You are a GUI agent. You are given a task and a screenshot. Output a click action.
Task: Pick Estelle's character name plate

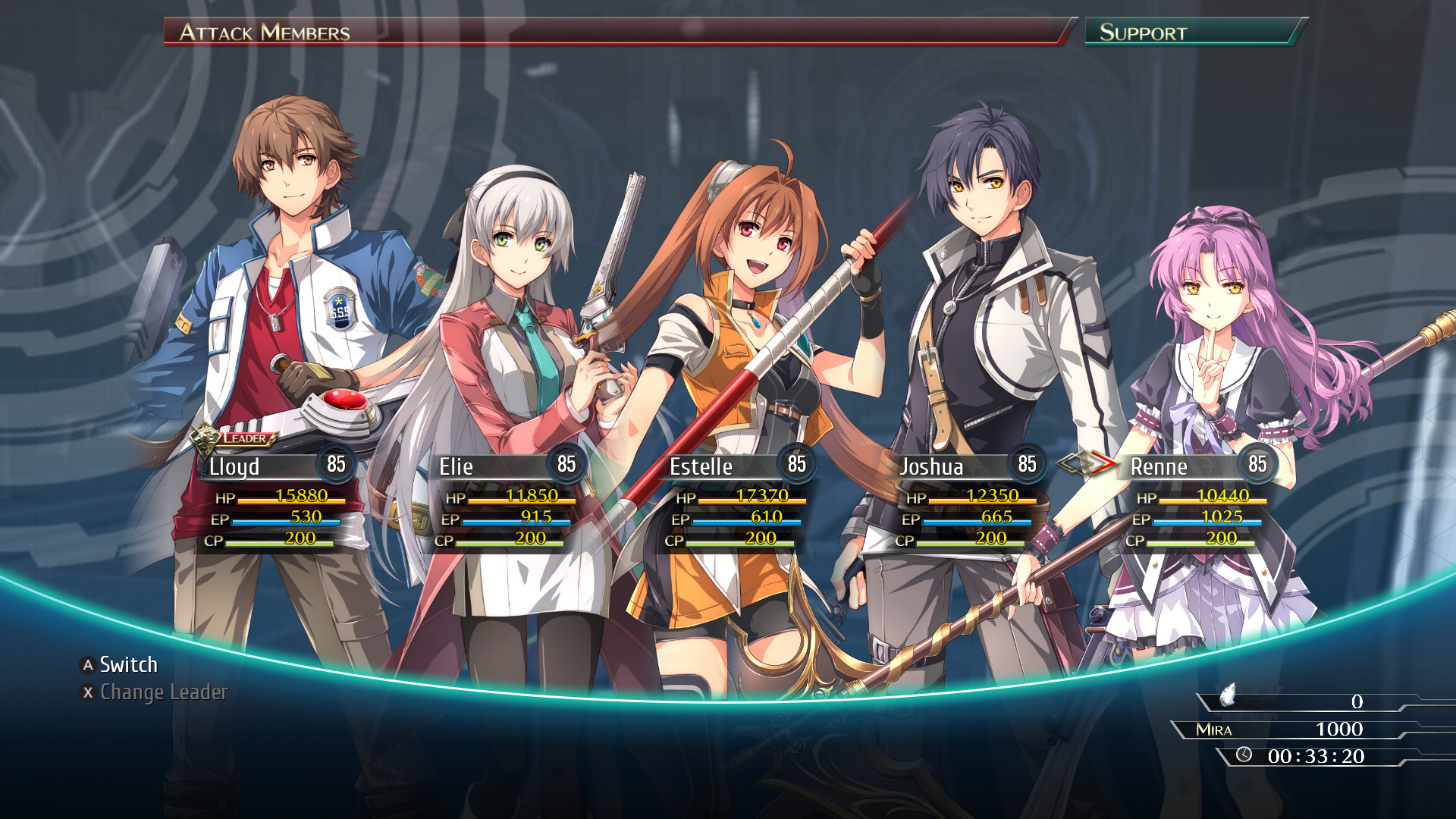(x=701, y=467)
